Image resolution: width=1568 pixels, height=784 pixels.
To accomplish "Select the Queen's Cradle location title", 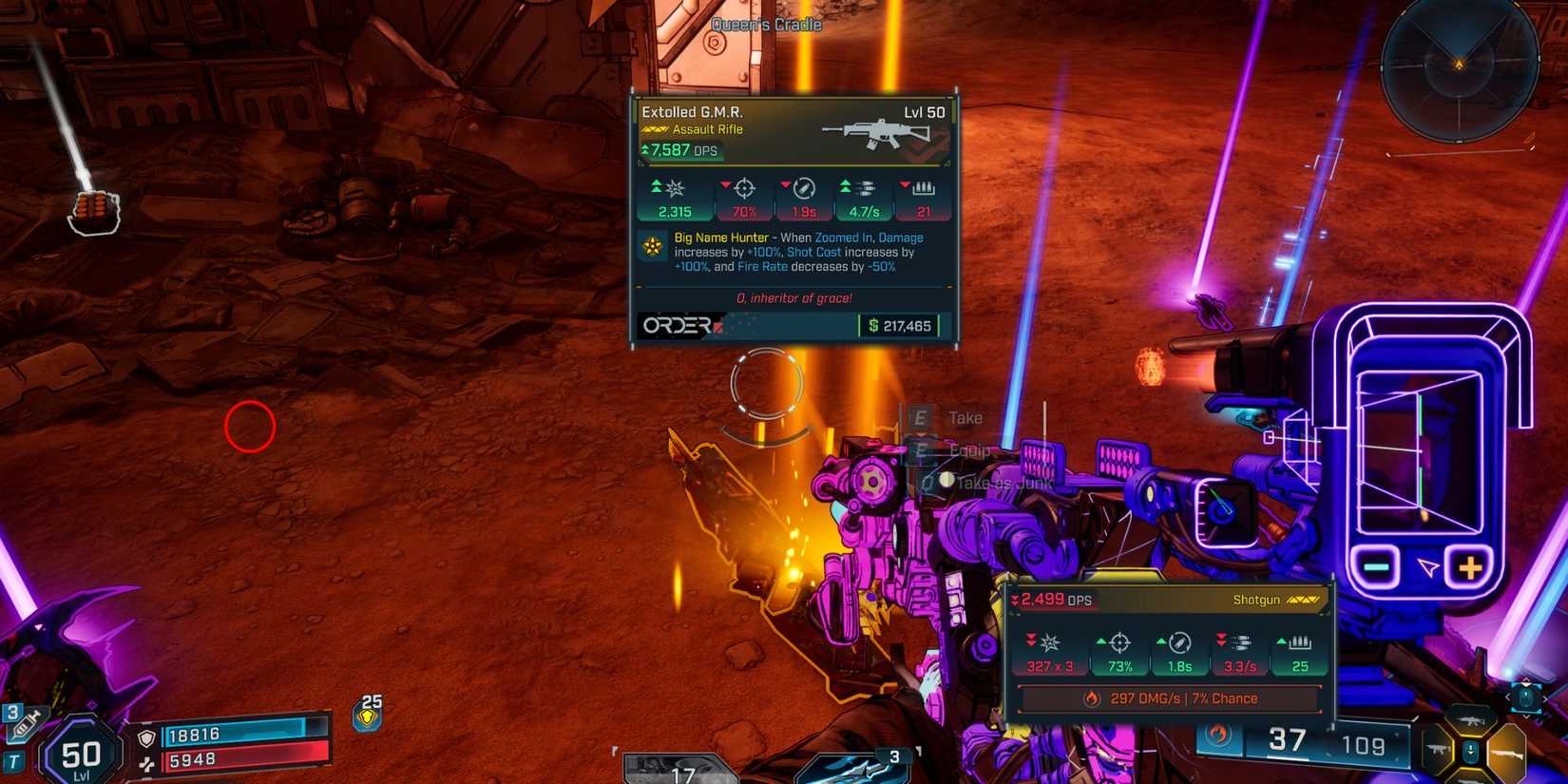I will 766,25.
